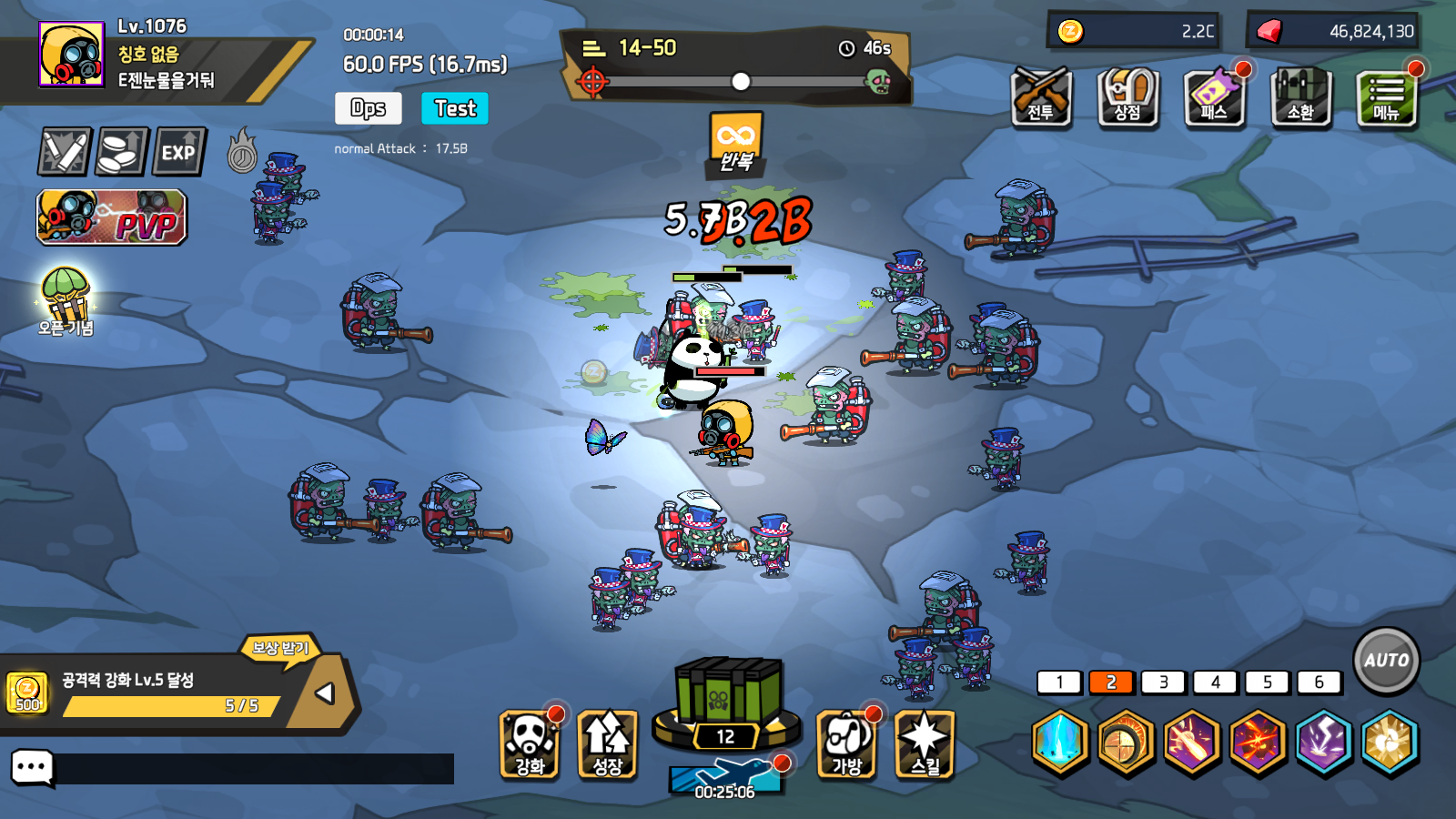Open the chat box
The width and height of the screenshot is (1456, 819).
pos(33,768)
